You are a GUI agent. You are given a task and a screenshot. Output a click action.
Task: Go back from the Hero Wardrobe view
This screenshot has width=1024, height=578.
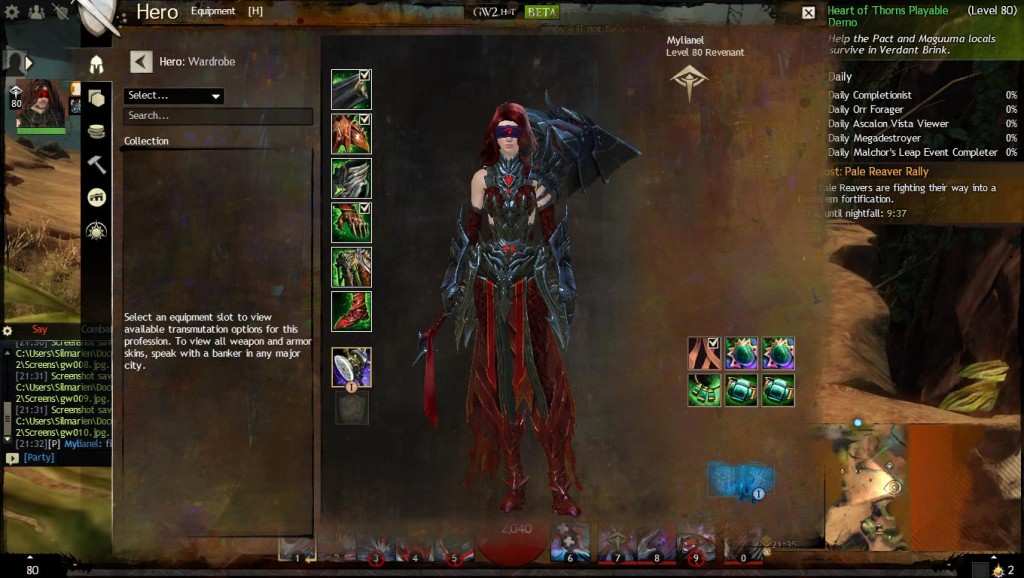pos(141,62)
